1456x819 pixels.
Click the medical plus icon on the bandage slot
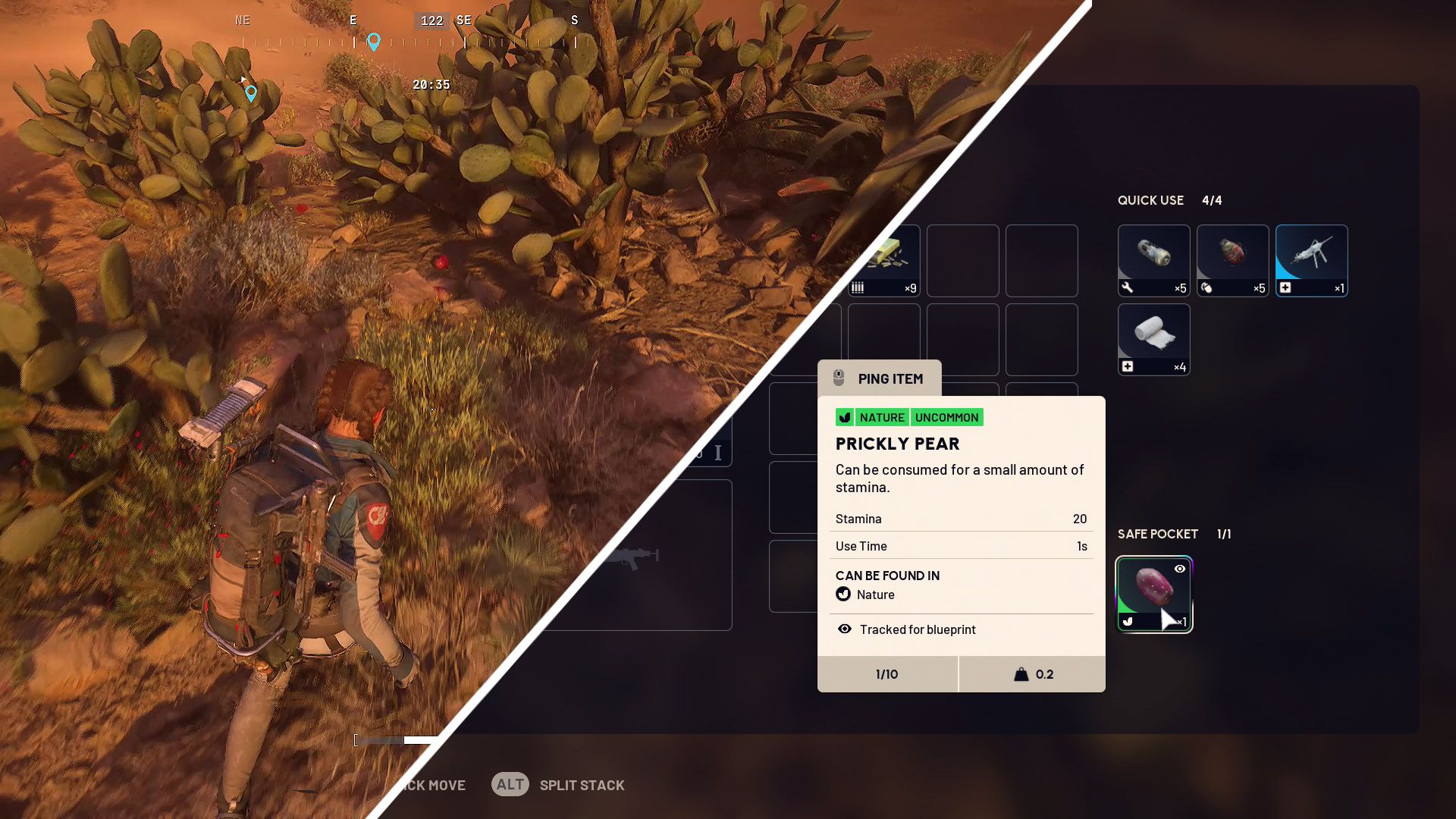1128,366
